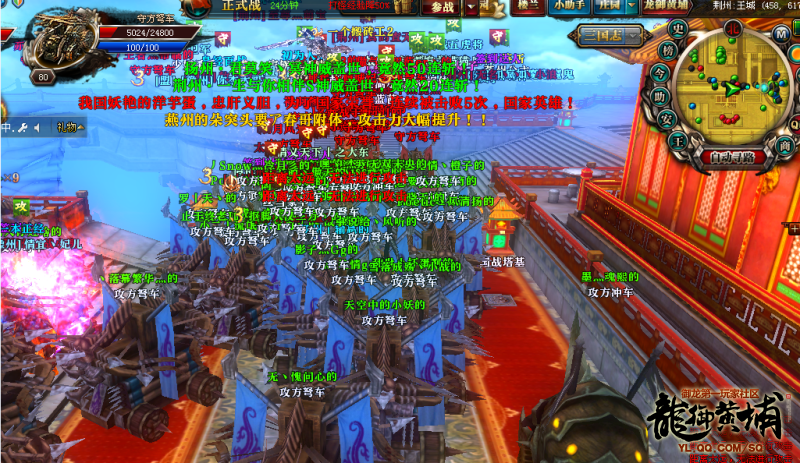Viewport: 800px width, 463px height.
Task: Open the 史 round minimap button
Action: [x=678, y=27]
